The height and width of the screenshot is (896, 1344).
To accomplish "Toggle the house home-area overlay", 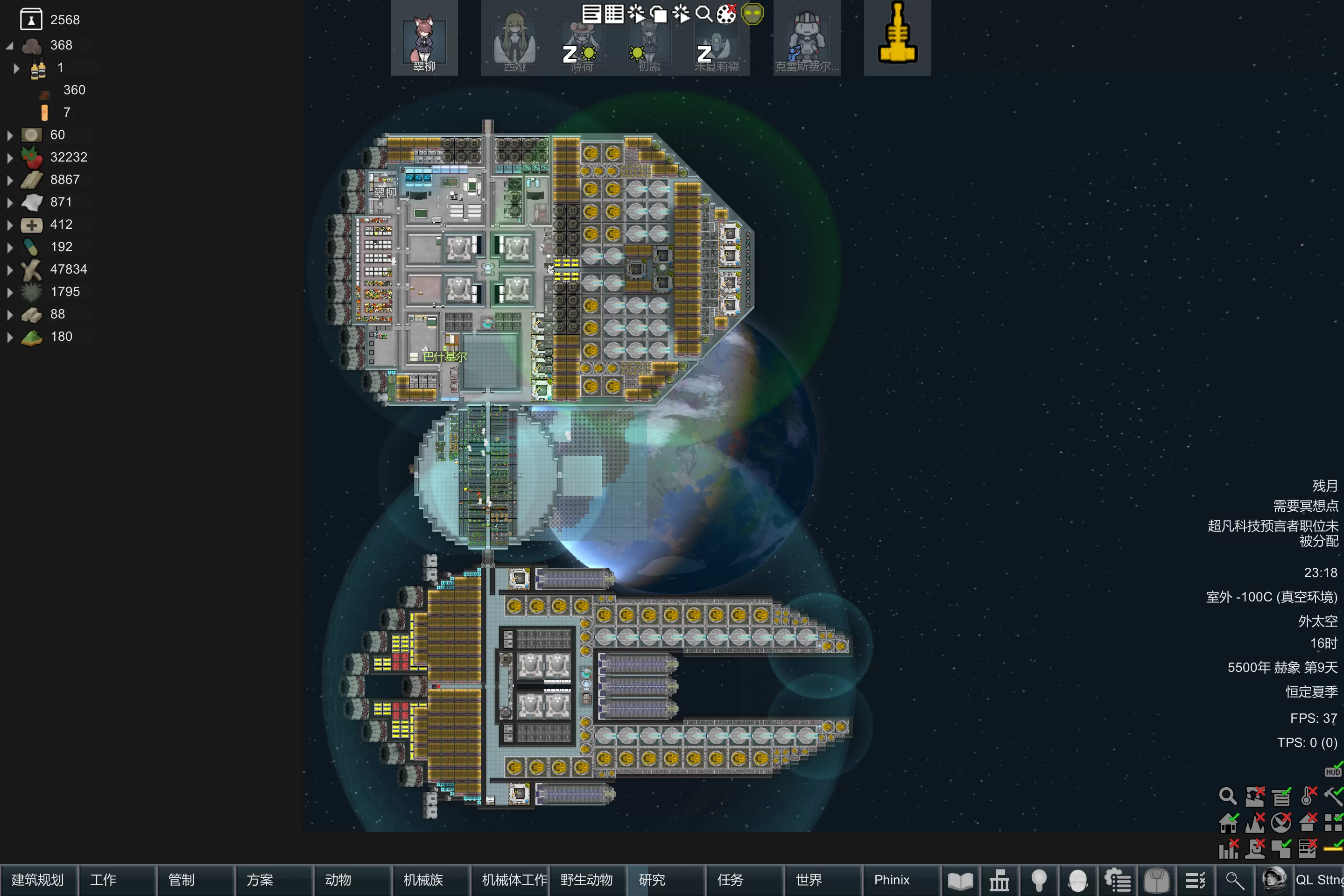I will click(1228, 822).
